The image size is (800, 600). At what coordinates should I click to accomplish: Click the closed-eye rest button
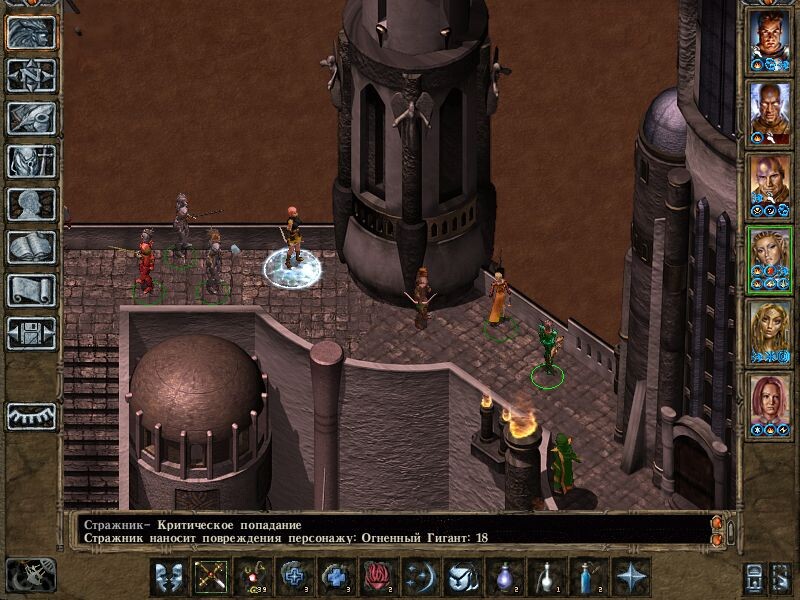[31, 416]
